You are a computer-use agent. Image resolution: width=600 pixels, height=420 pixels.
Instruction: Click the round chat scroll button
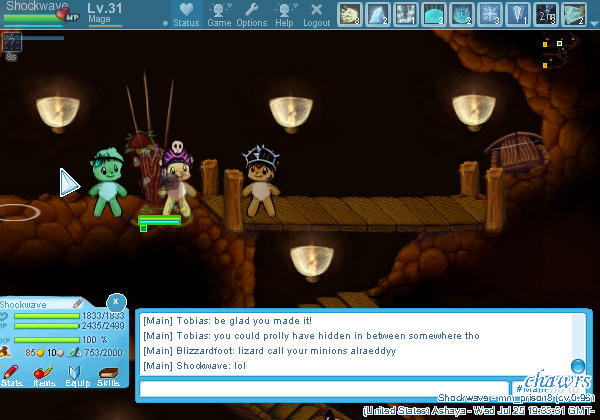(x=577, y=365)
